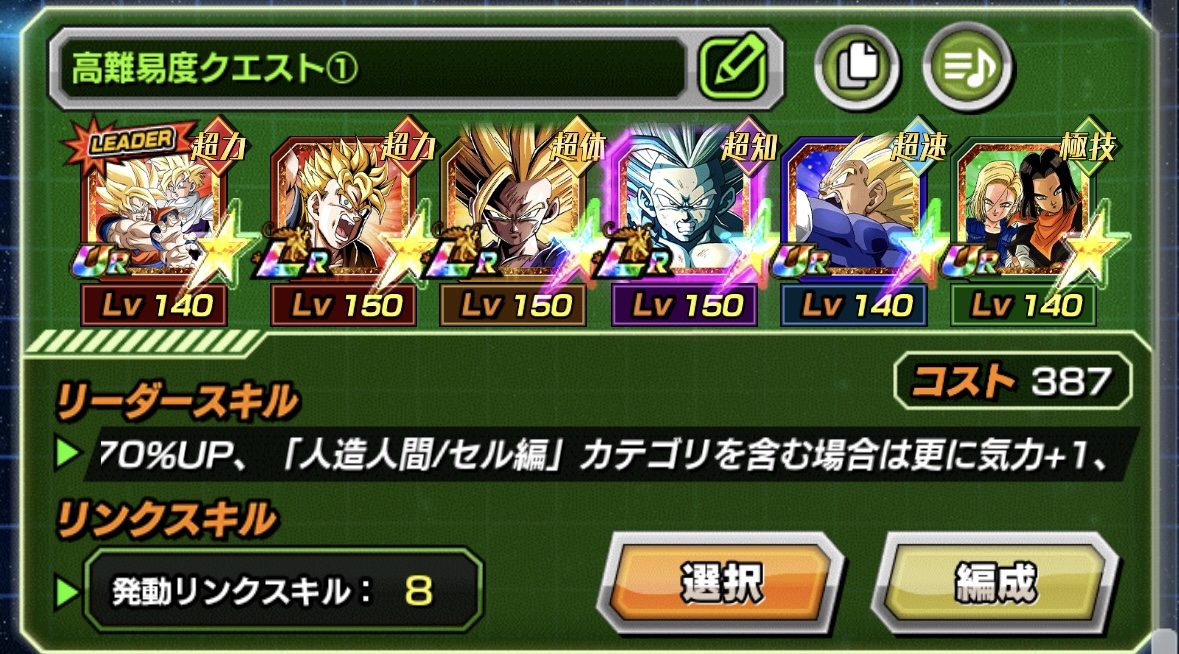The width and height of the screenshot is (1179, 654).
Task: Expand the リーダースキル description arrow
Action: [67, 453]
